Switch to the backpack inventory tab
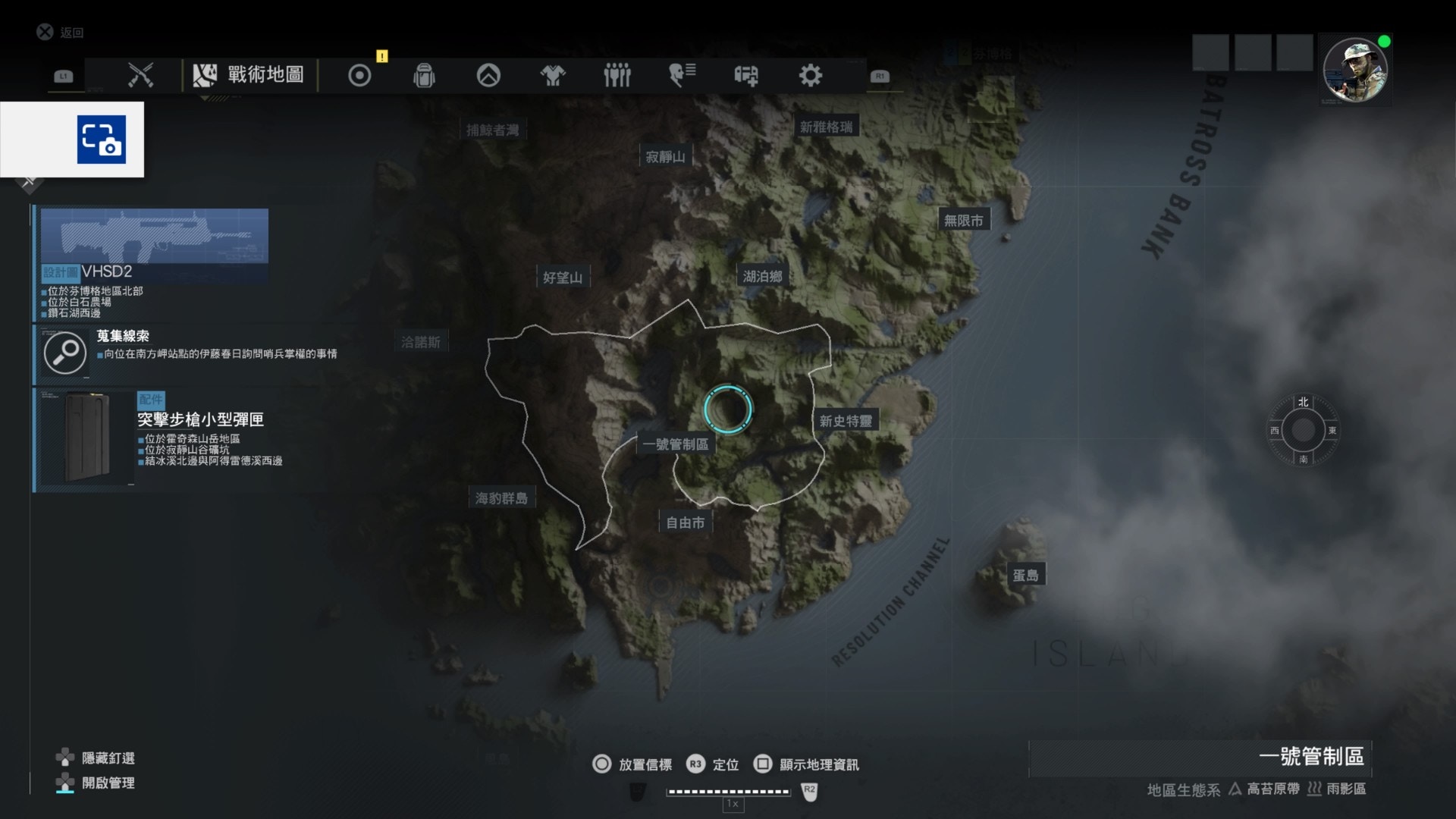The width and height of the screenshot is (1456, 819). coord(424,75)
